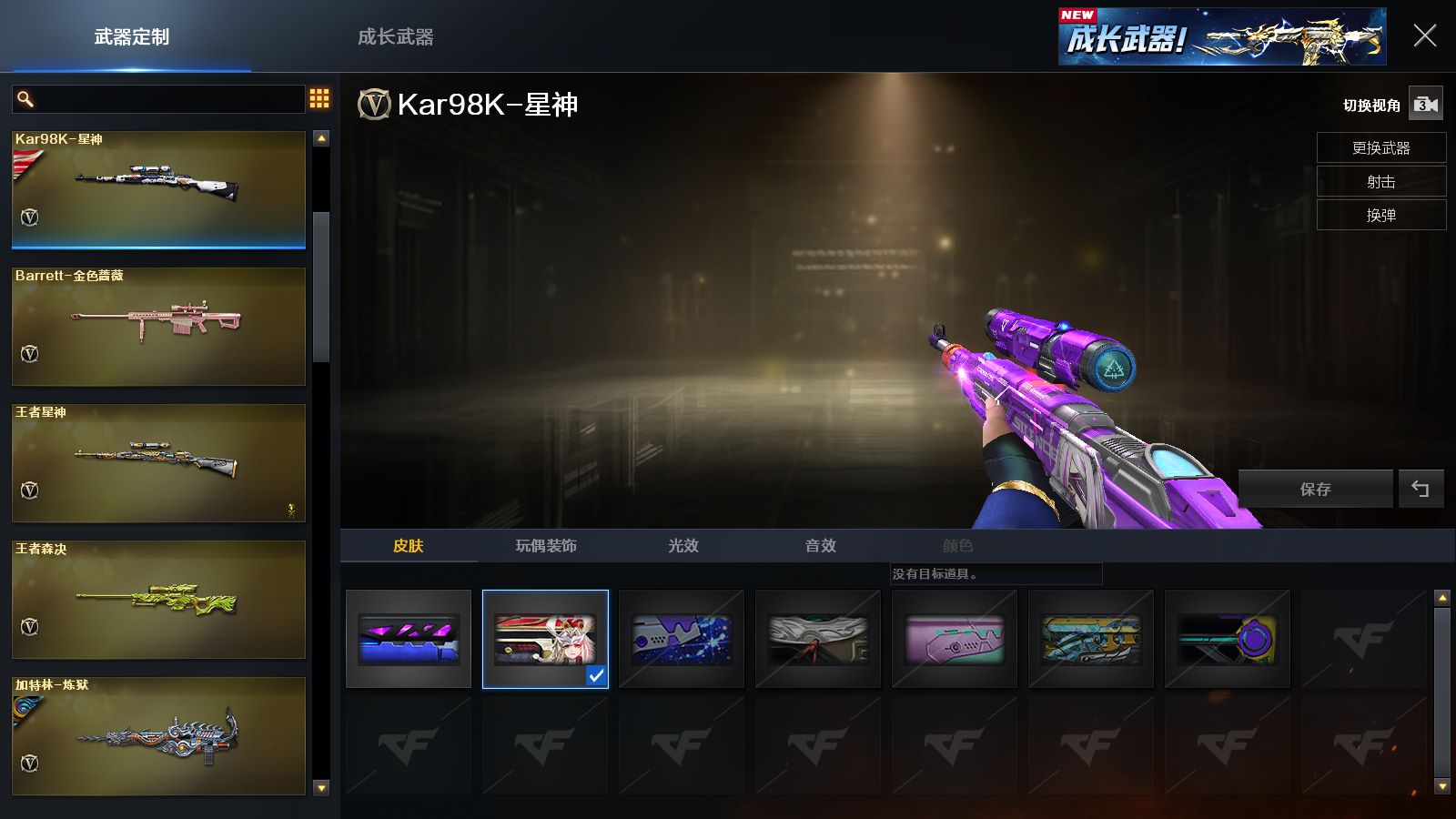The height and width of the screenshot is (819, 1456).
Task: Select the purple and blue skin thumbnail
Action: pos(409,639)
